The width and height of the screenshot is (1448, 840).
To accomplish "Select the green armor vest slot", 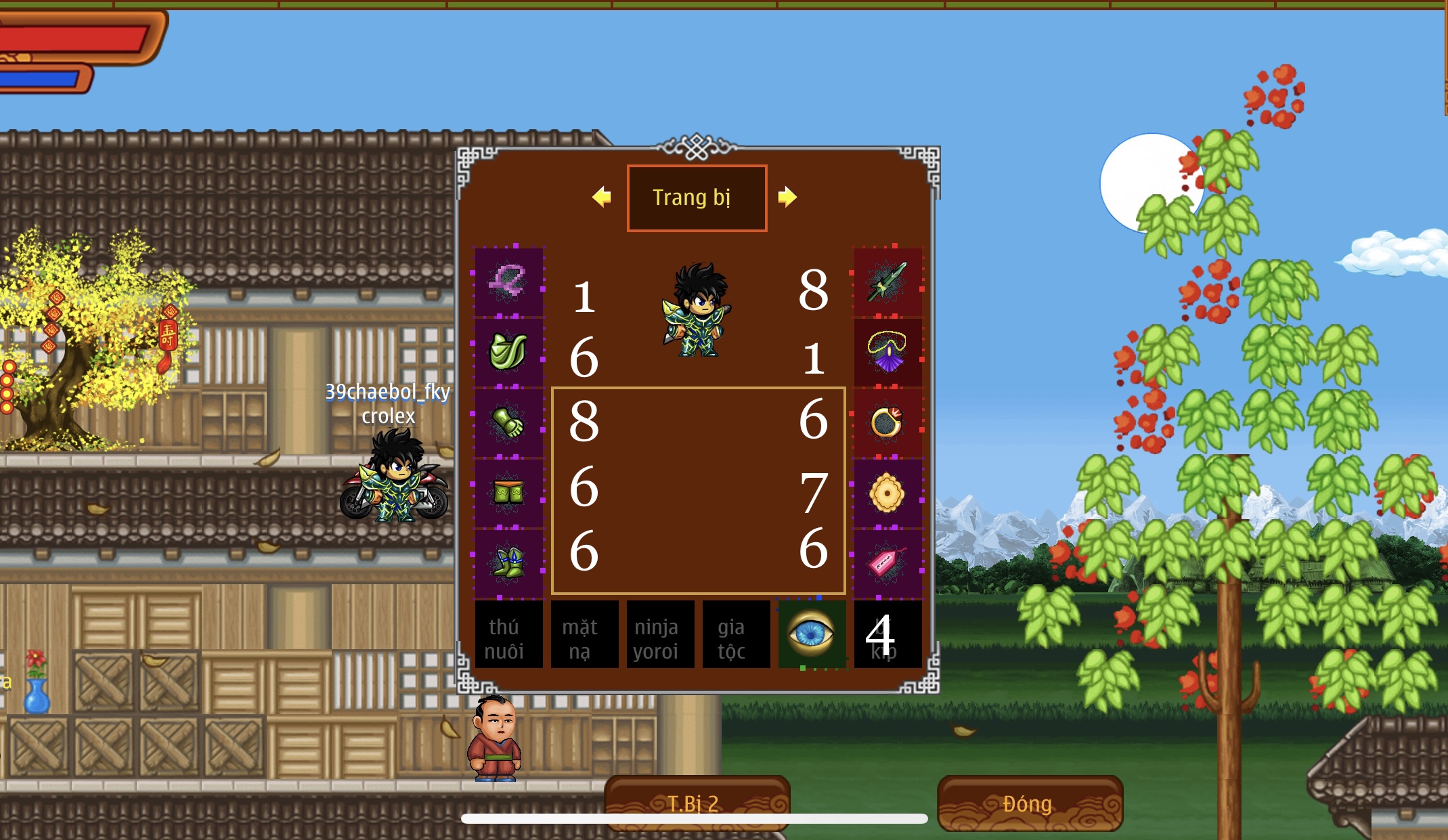I will (x=508, y=352).
